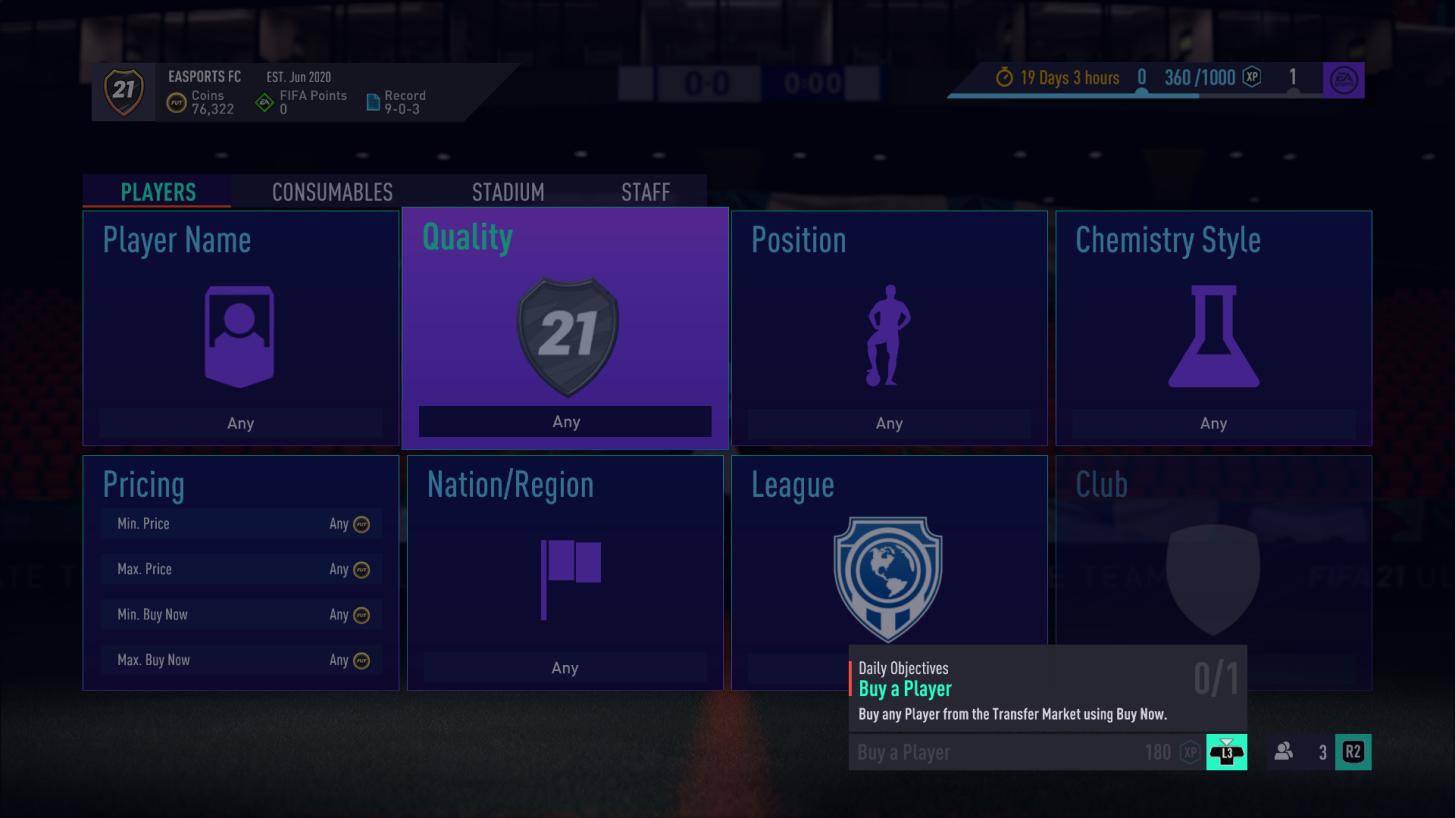Click the Club crest filter icon
Screen dimensions: 1455x818
pos(1213,578)
